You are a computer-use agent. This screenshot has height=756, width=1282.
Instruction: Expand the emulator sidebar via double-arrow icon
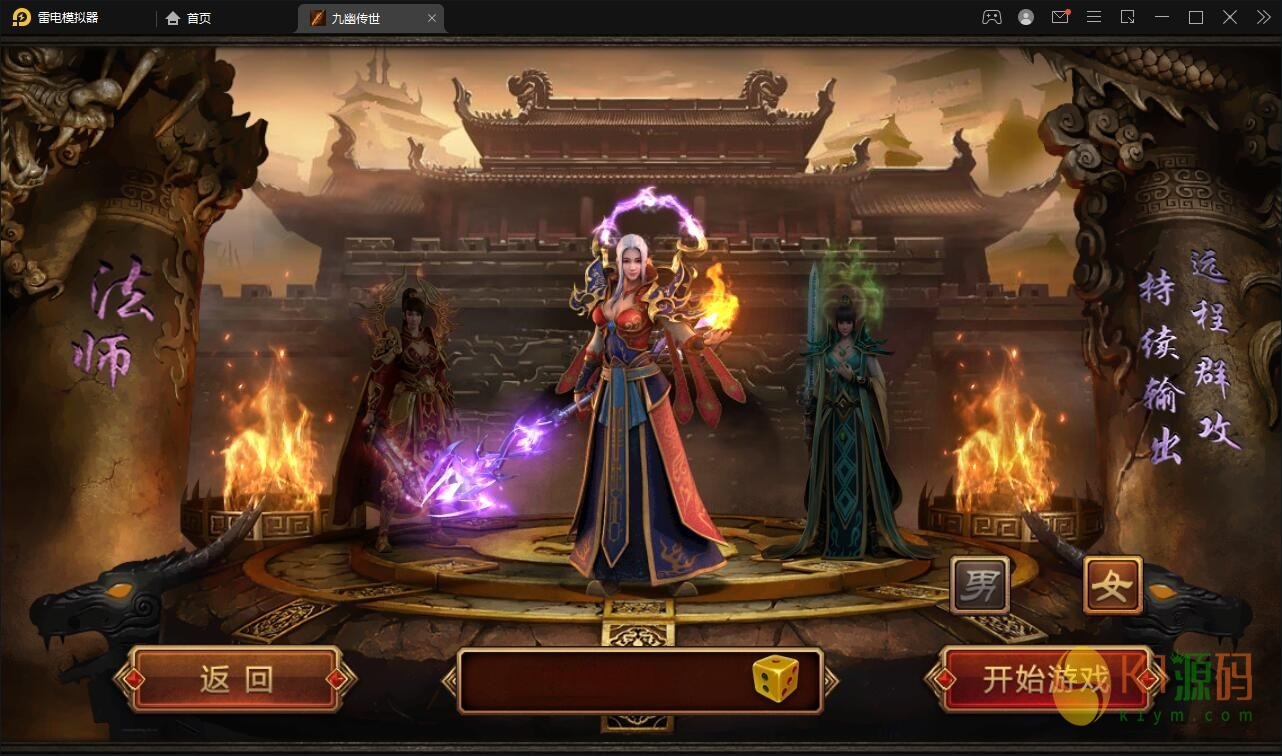tap(1262, 17)
